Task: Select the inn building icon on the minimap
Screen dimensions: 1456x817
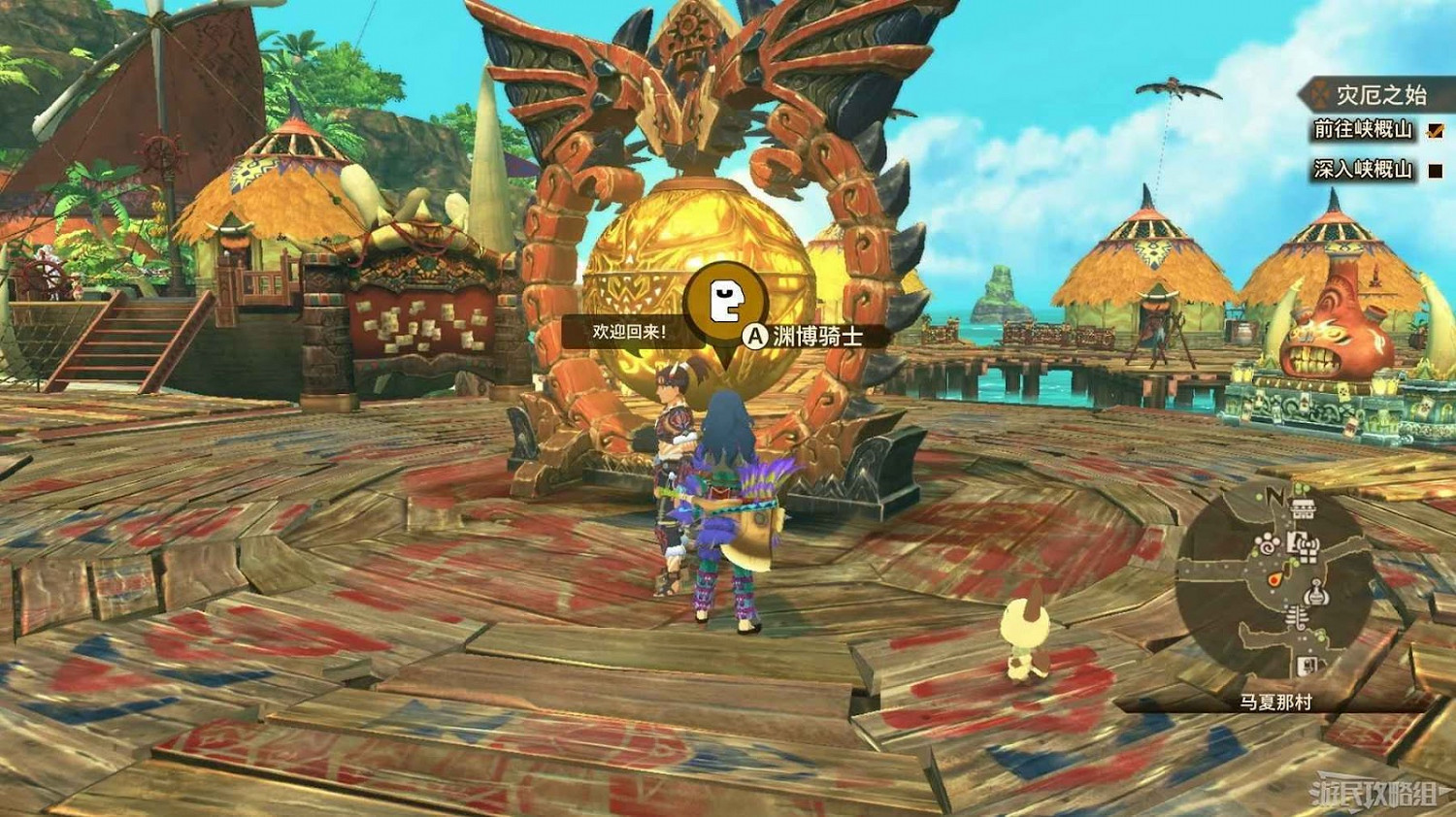Action: pos(1303,510)
